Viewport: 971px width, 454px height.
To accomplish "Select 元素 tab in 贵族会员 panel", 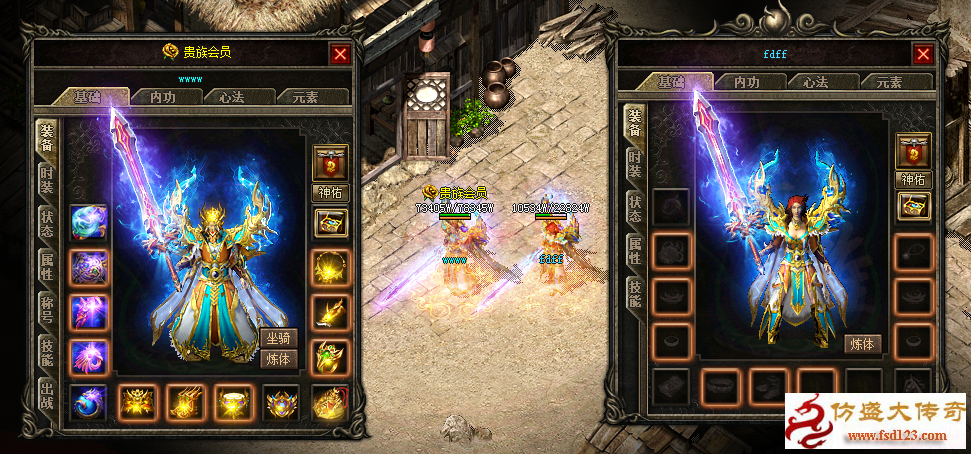I will point(305,97).
